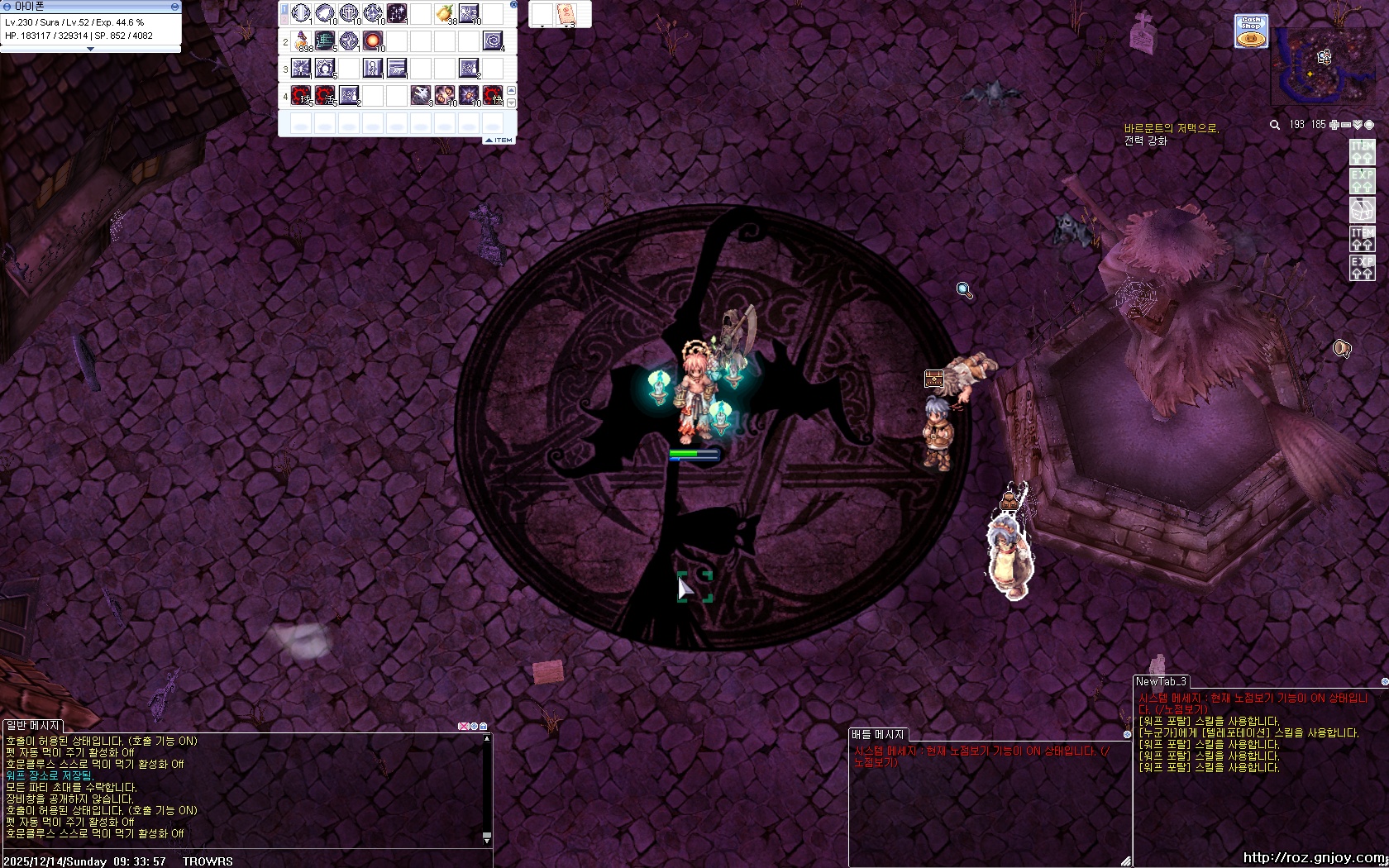The image size is (1389, 868).
Task: Click the treasure chest buff icon
Action: 933,379
